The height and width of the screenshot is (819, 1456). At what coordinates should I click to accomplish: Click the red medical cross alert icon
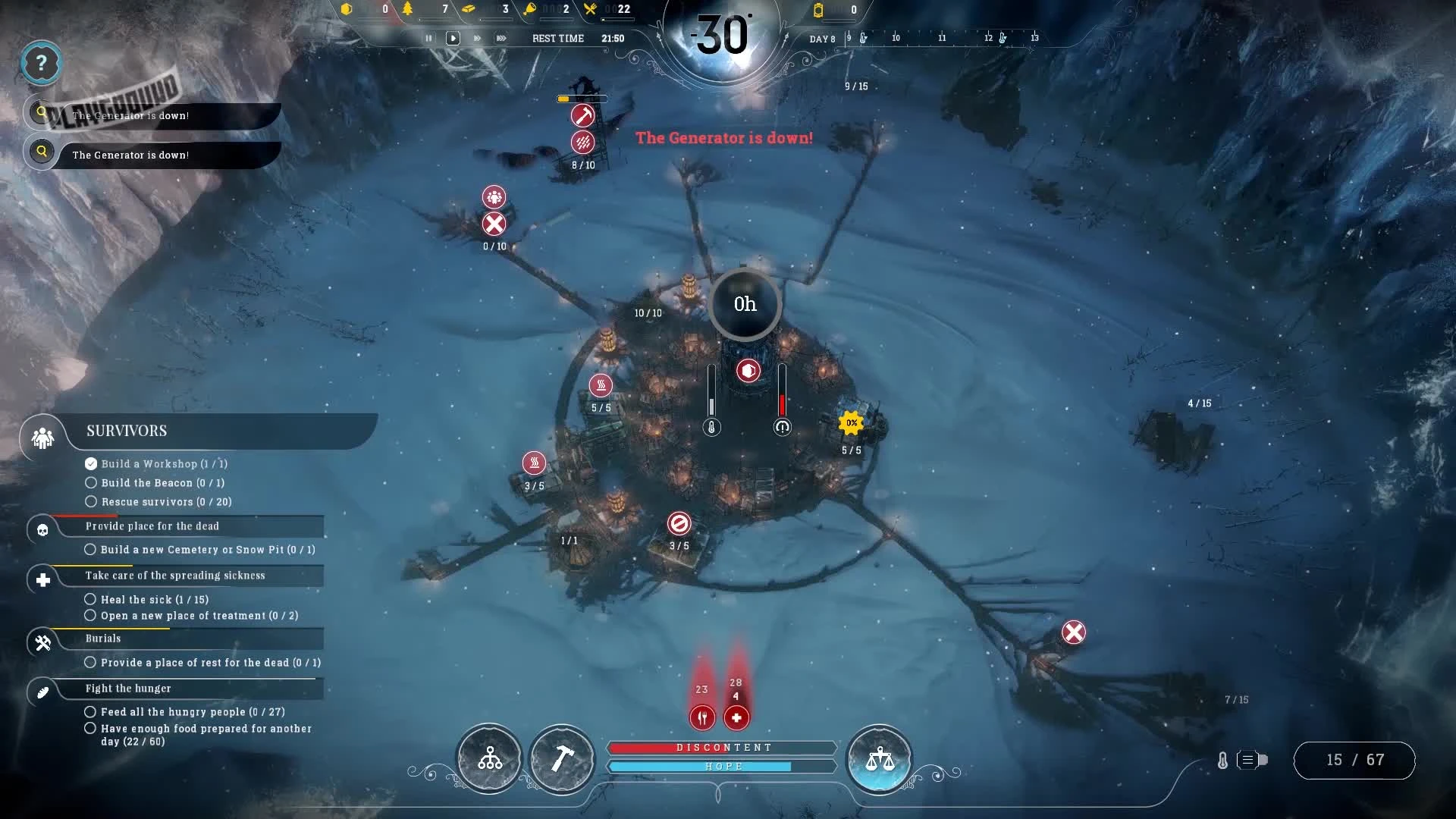pyautogui.click(x=736, y=718)
